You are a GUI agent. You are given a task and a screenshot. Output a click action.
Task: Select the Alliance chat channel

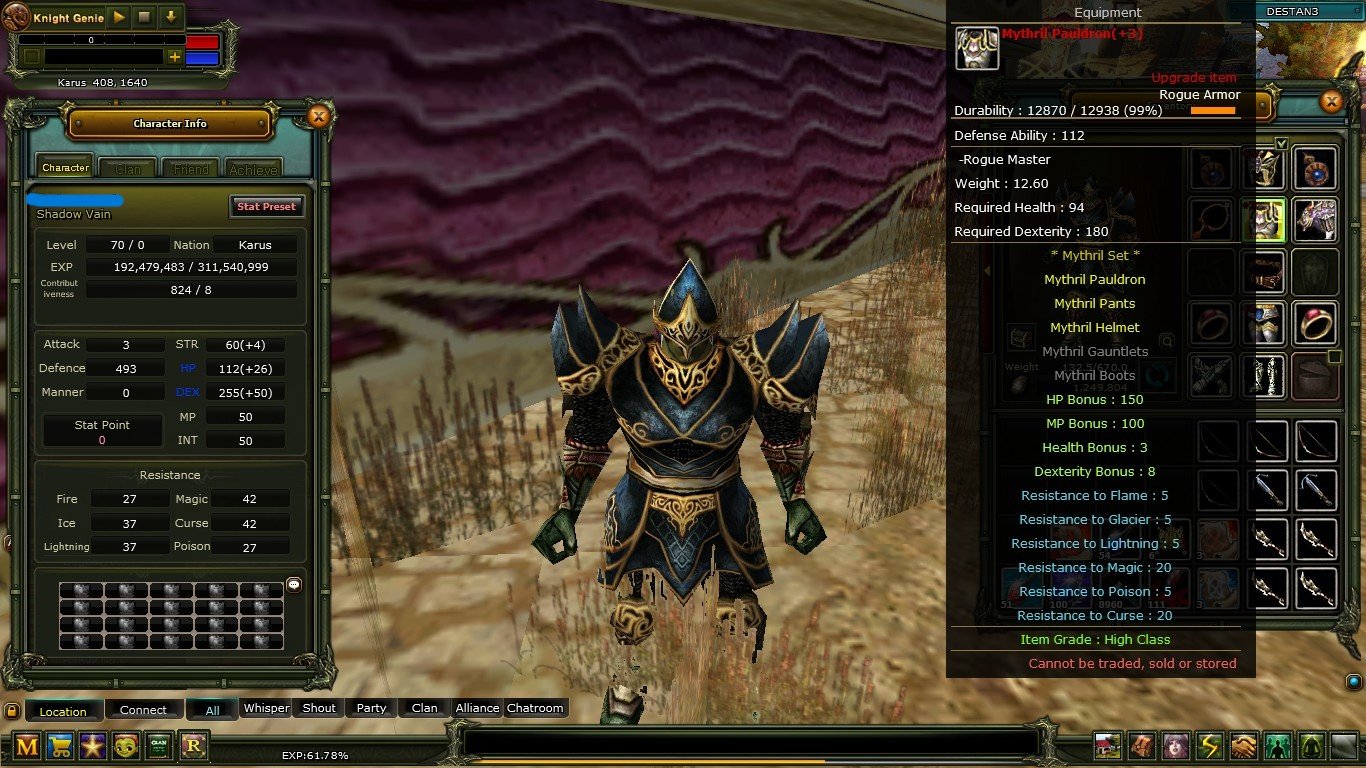coord(477,708)
